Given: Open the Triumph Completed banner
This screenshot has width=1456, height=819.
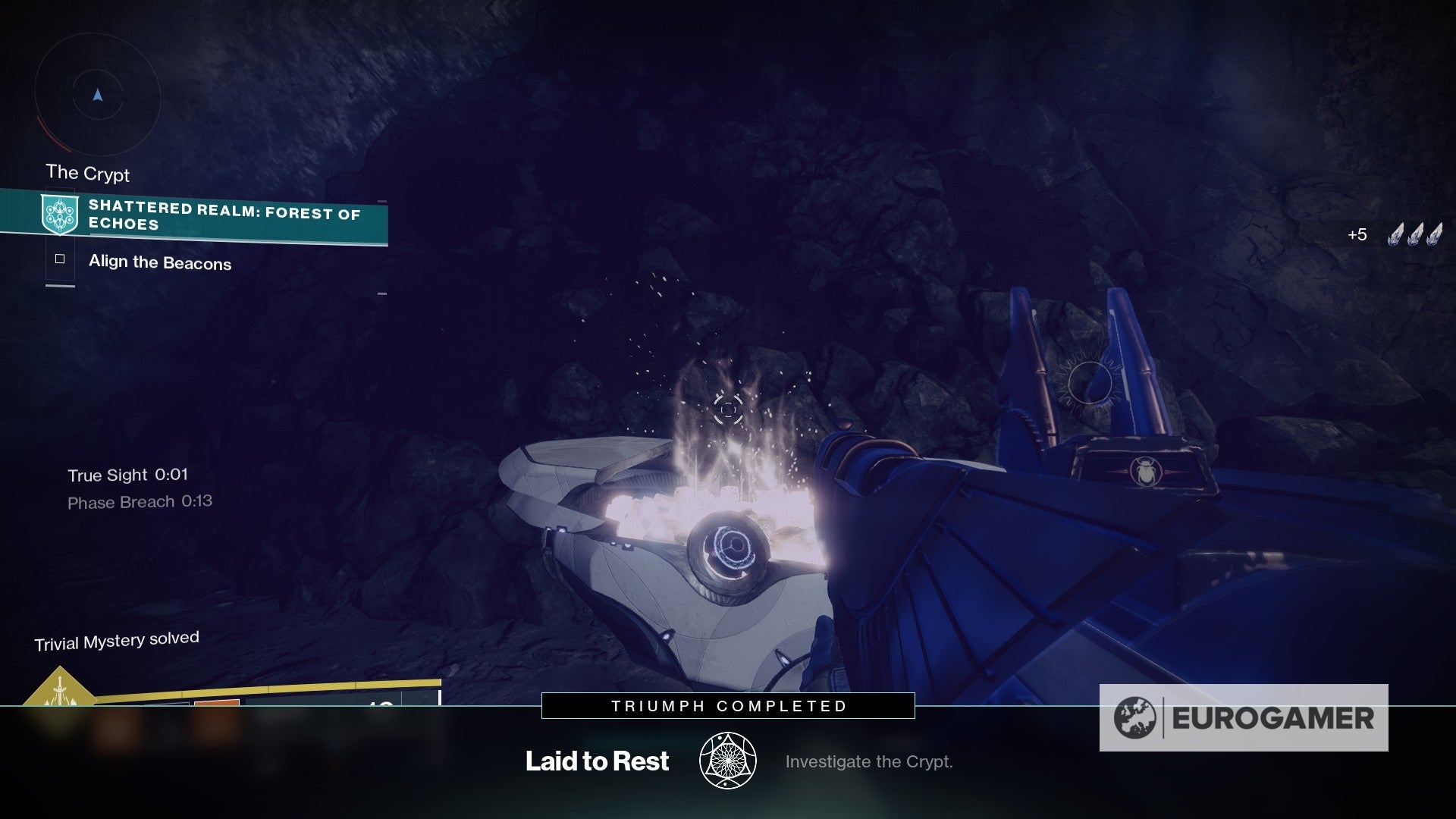Looking at the screenshot, I should coord(728,706).
